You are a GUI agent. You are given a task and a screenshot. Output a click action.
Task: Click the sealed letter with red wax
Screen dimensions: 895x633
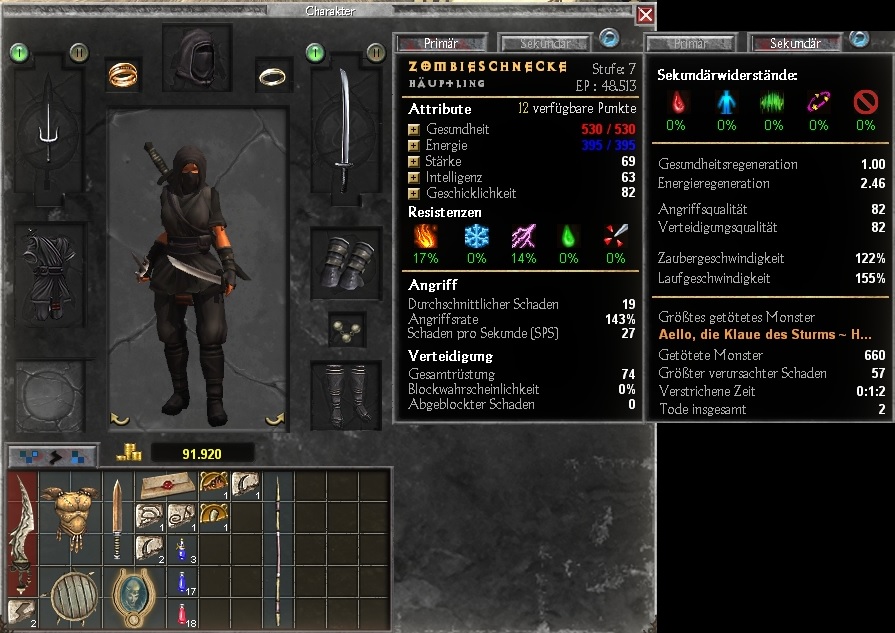166,484
